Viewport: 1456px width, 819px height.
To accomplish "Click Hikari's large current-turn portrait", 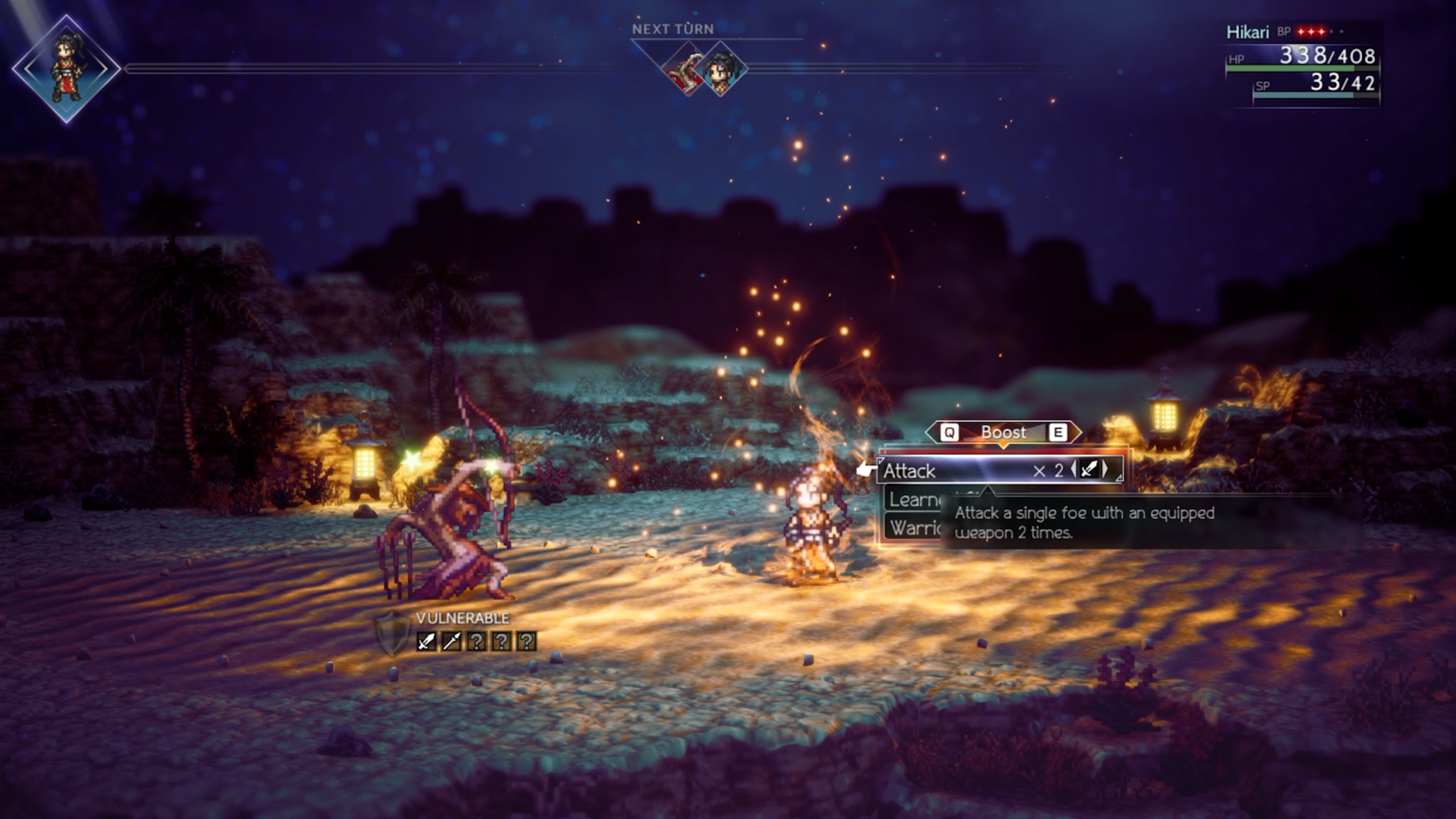I will pos(66,69).
